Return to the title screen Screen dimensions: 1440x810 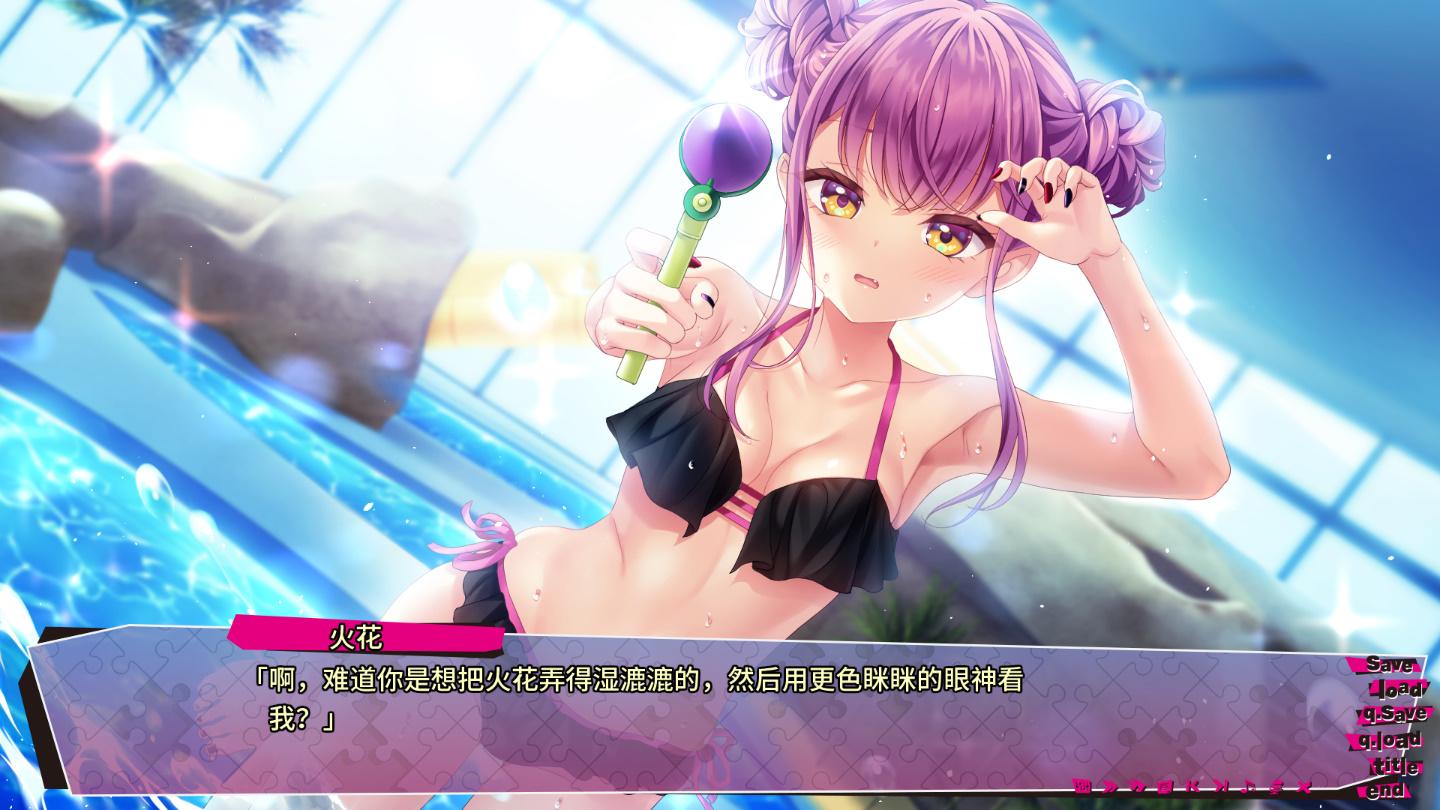(1395, 767)
